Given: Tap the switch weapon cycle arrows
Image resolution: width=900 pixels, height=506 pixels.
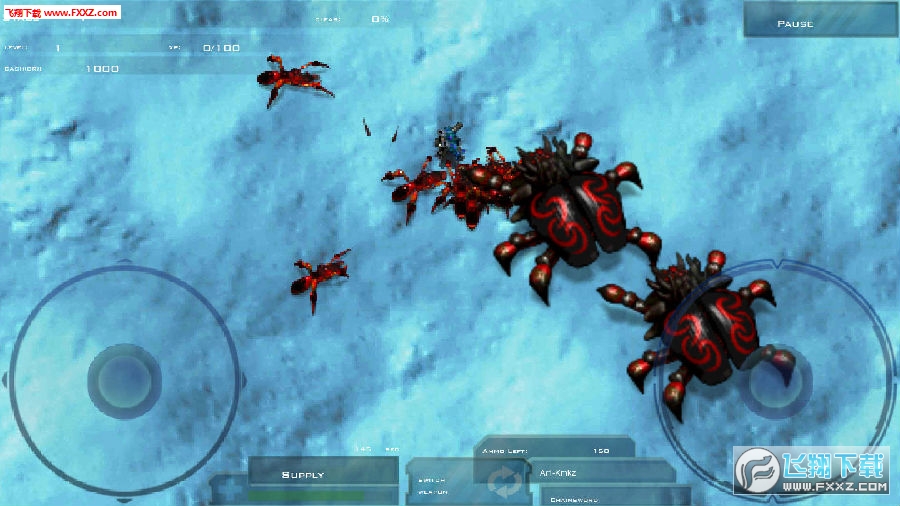Looking at the screenshot, I should 500,485.
